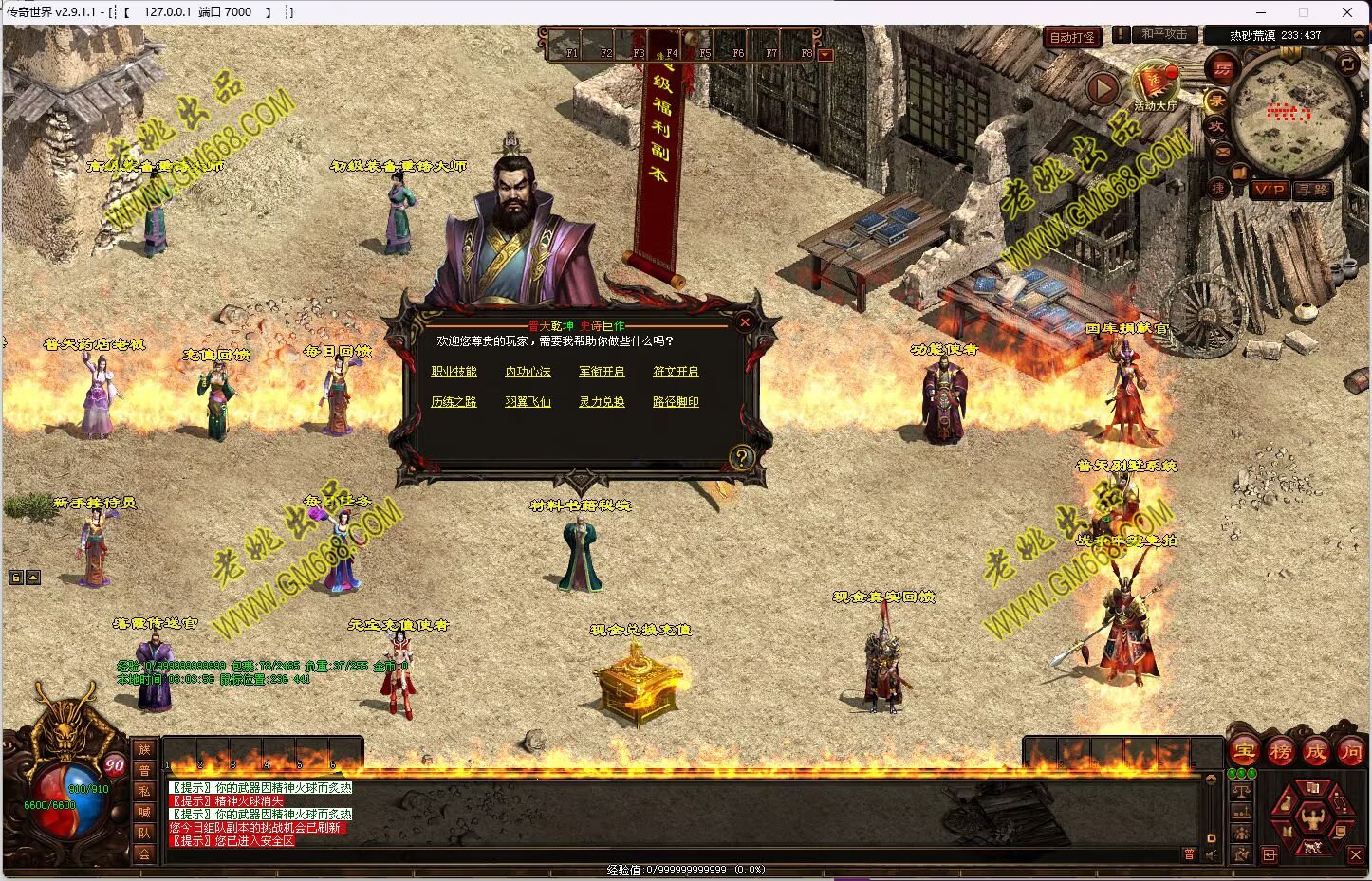This screenshot has width=1372, height=881.
Task: Close the game window
Action: [1347, 12]
